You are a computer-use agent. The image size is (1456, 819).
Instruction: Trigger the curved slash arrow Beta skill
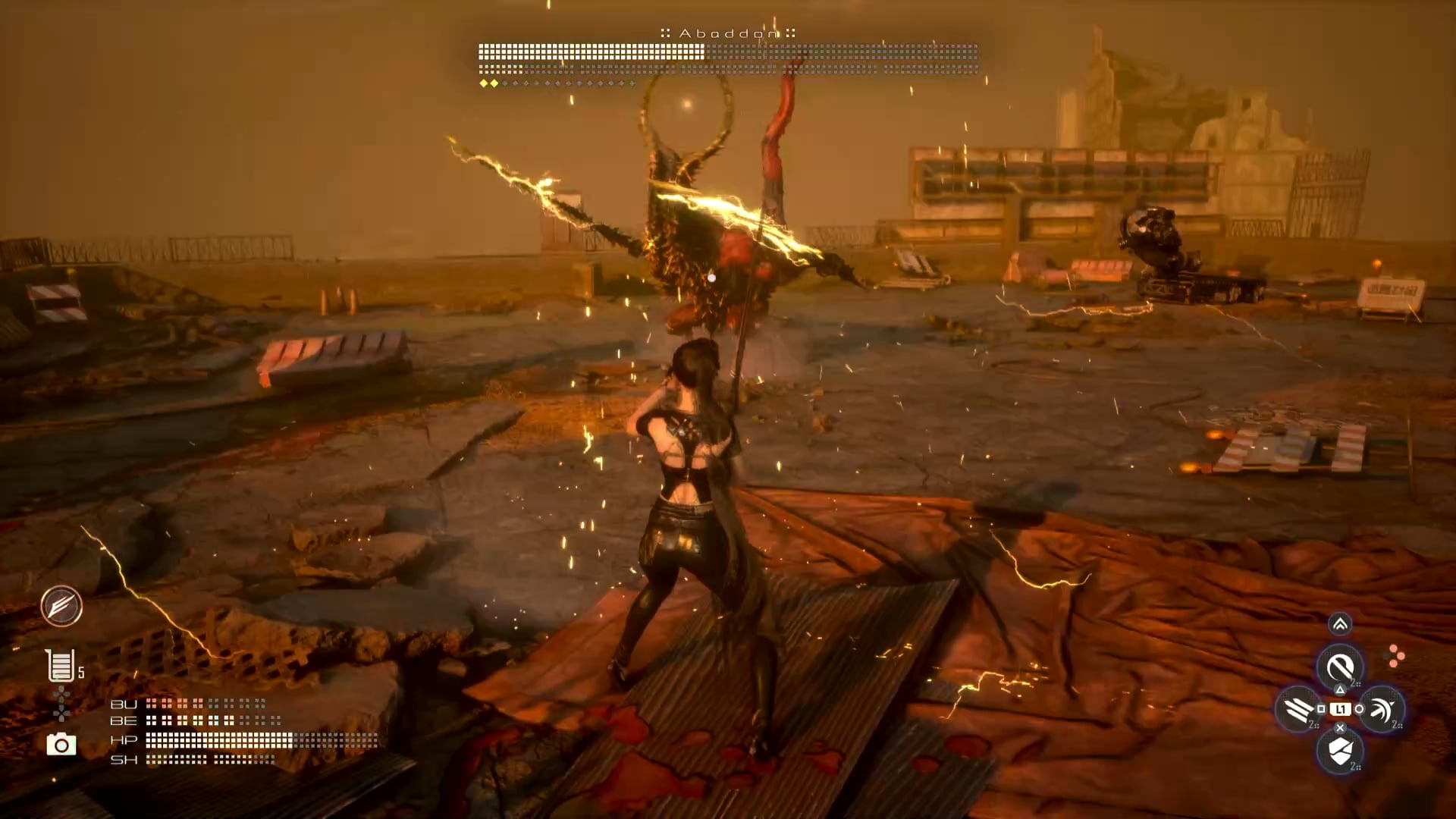[x=1382, y=710]
